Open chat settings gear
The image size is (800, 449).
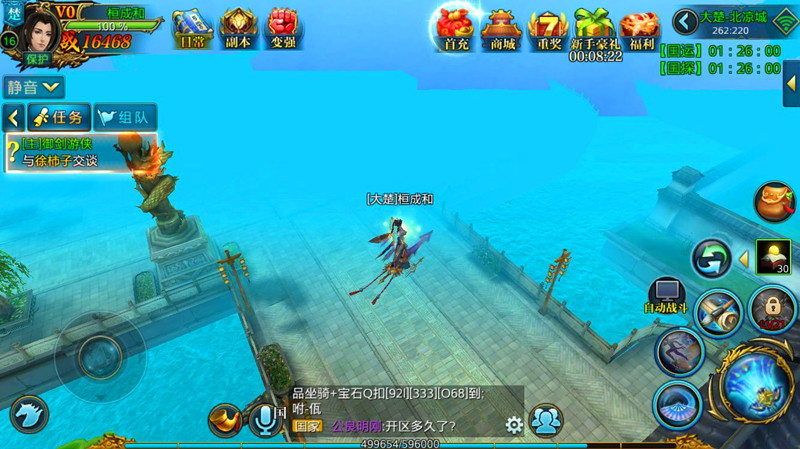(x=514, y=425)
